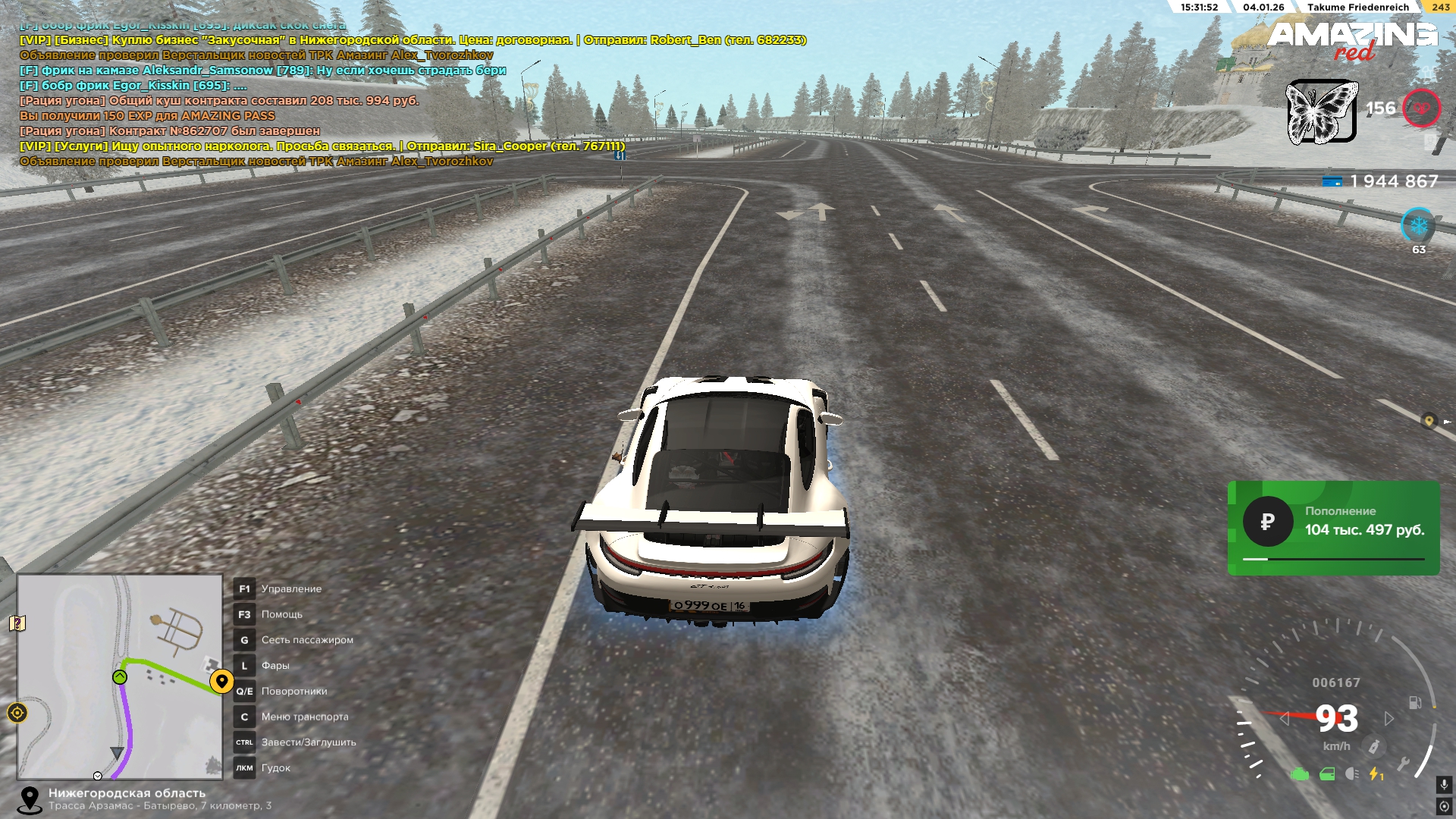The height and width of the screenshot is (819, 1456).
Task: Select the yellow waypoint pin on the minimap
Action: [221, 681]
